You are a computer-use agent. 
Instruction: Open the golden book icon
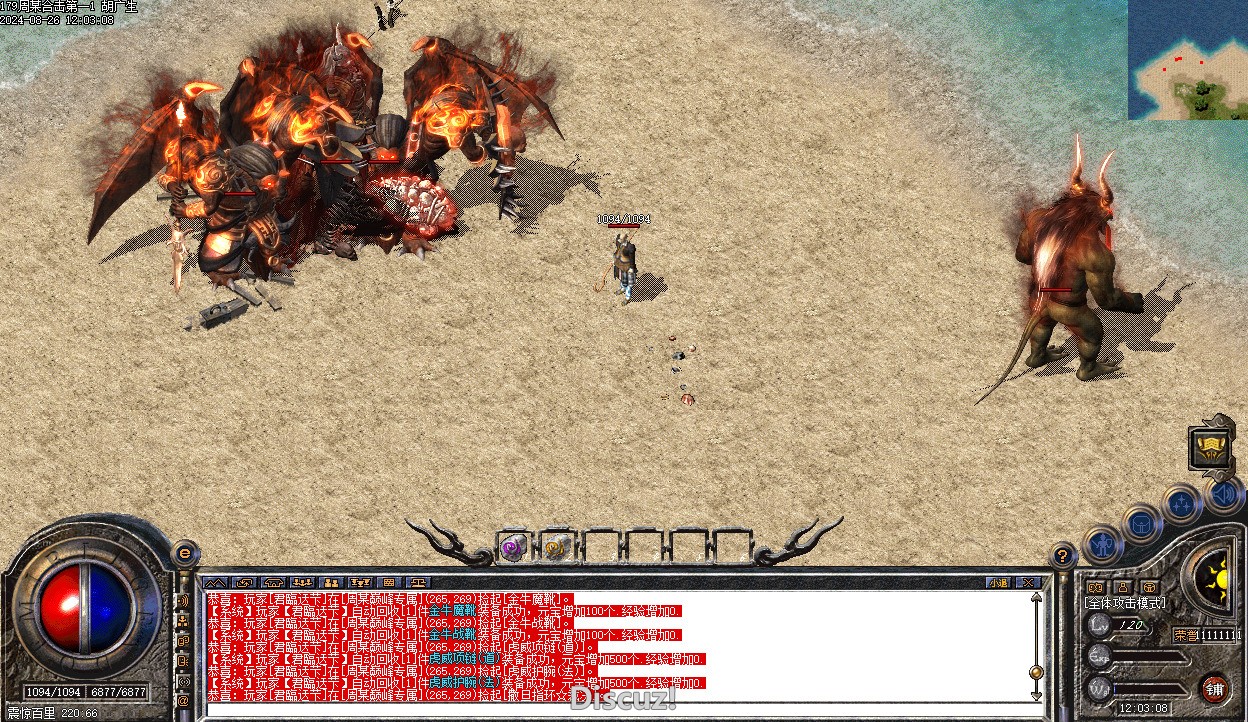pos(1210,448)
